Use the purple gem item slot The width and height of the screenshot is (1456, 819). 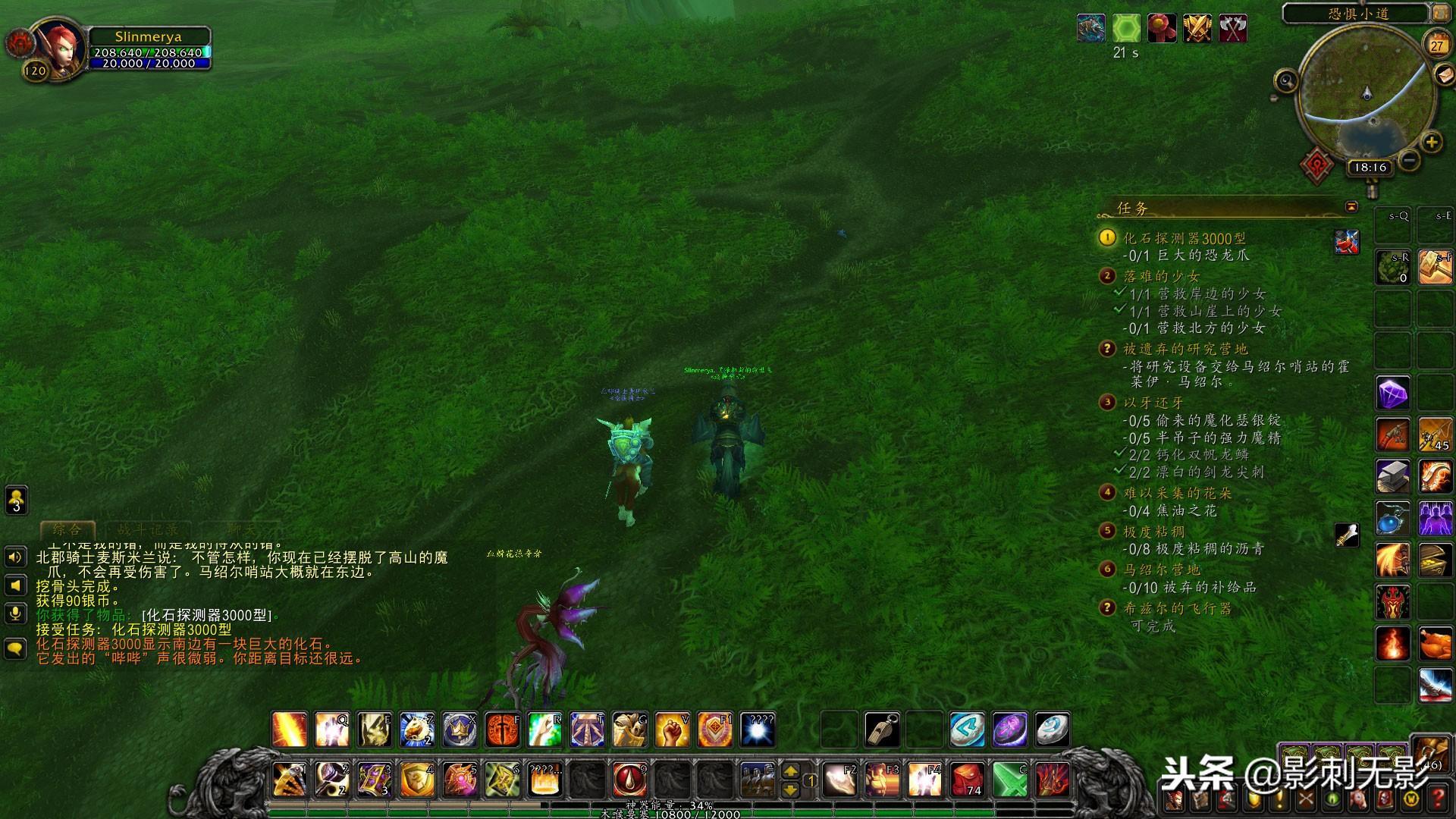(1392, 394)
